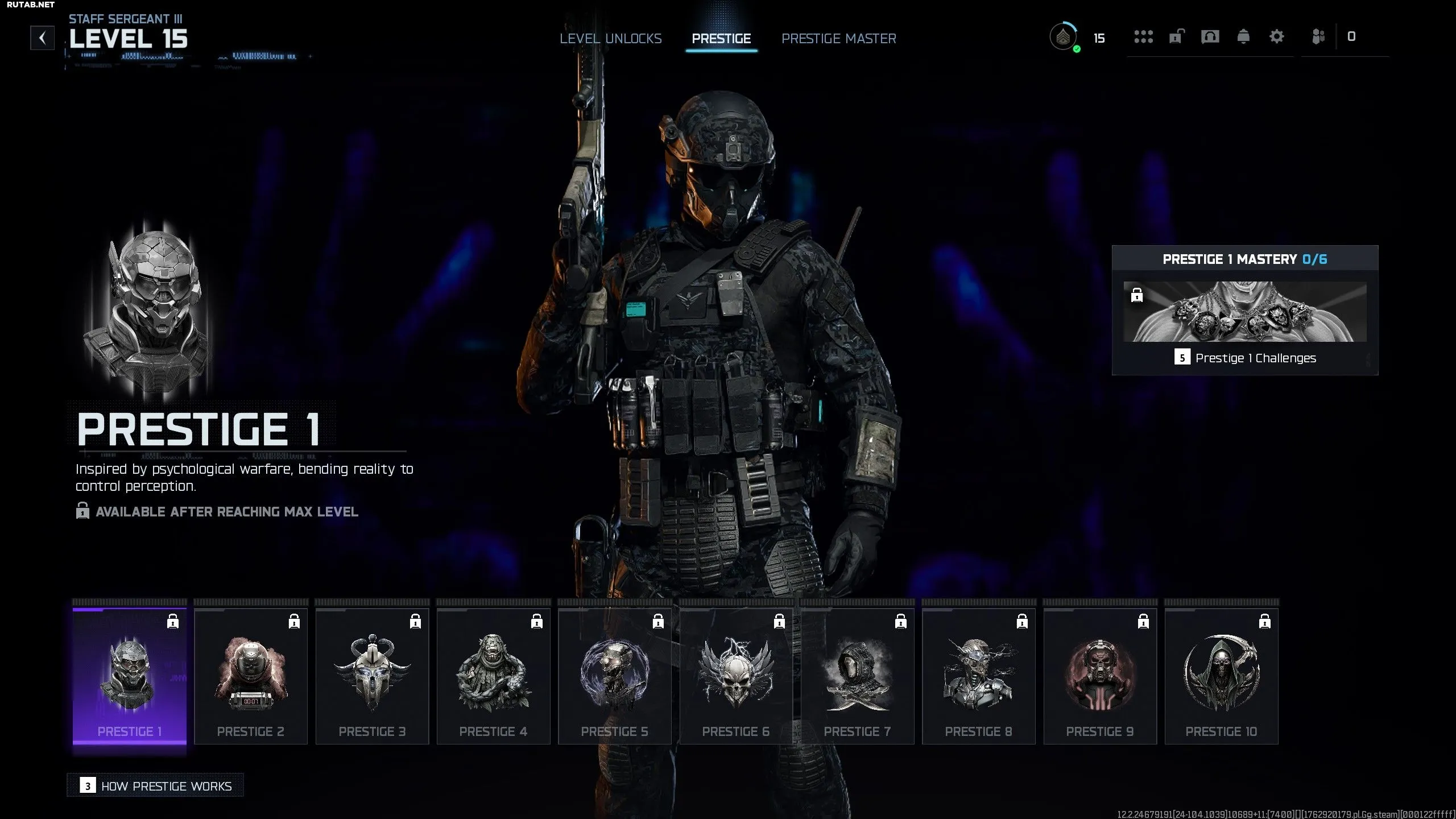Open the Prestige Master tab
This screenshot has width=1456, height=819.
click(838, 39)
